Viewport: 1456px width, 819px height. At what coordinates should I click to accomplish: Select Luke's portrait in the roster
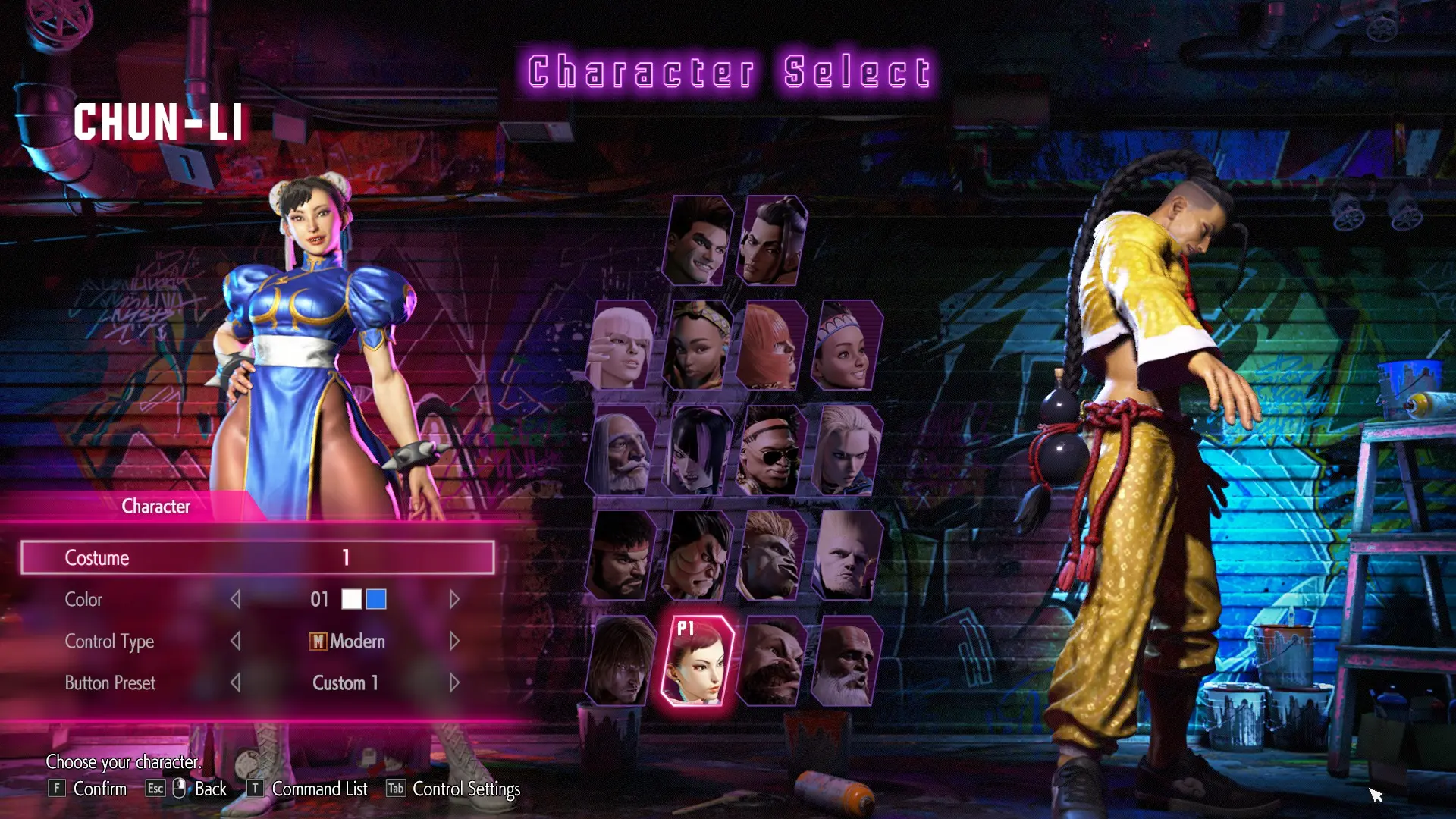click(x=698, y=241)
